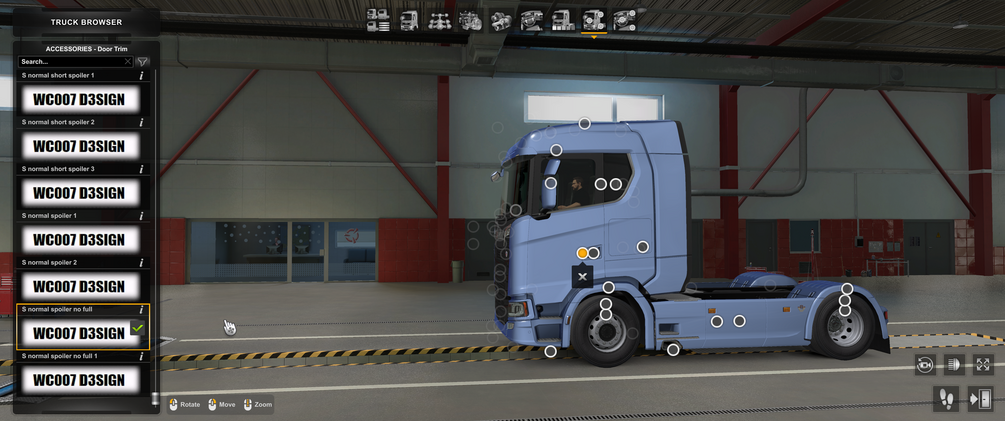Open the truck configurations overview tab
The height and width of the screenshot is (421, 1005).
pos(378,19)
